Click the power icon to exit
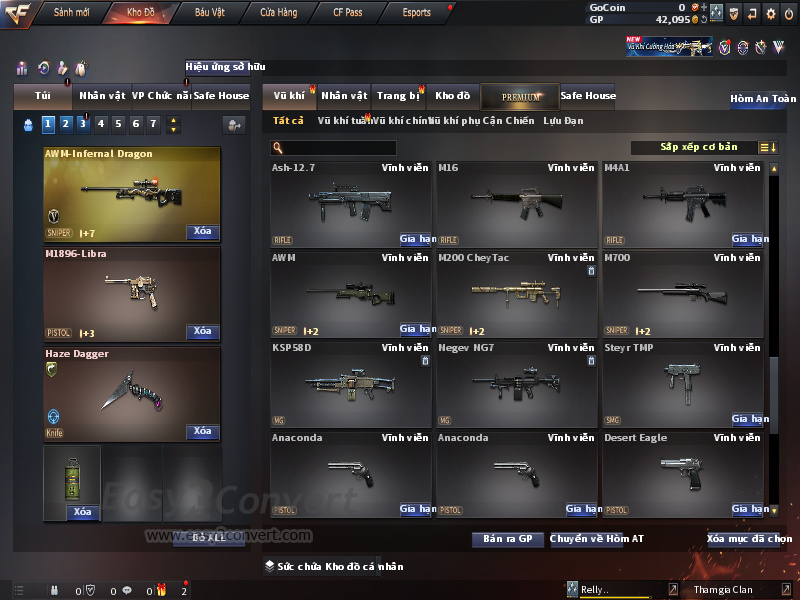 (790, 14)
